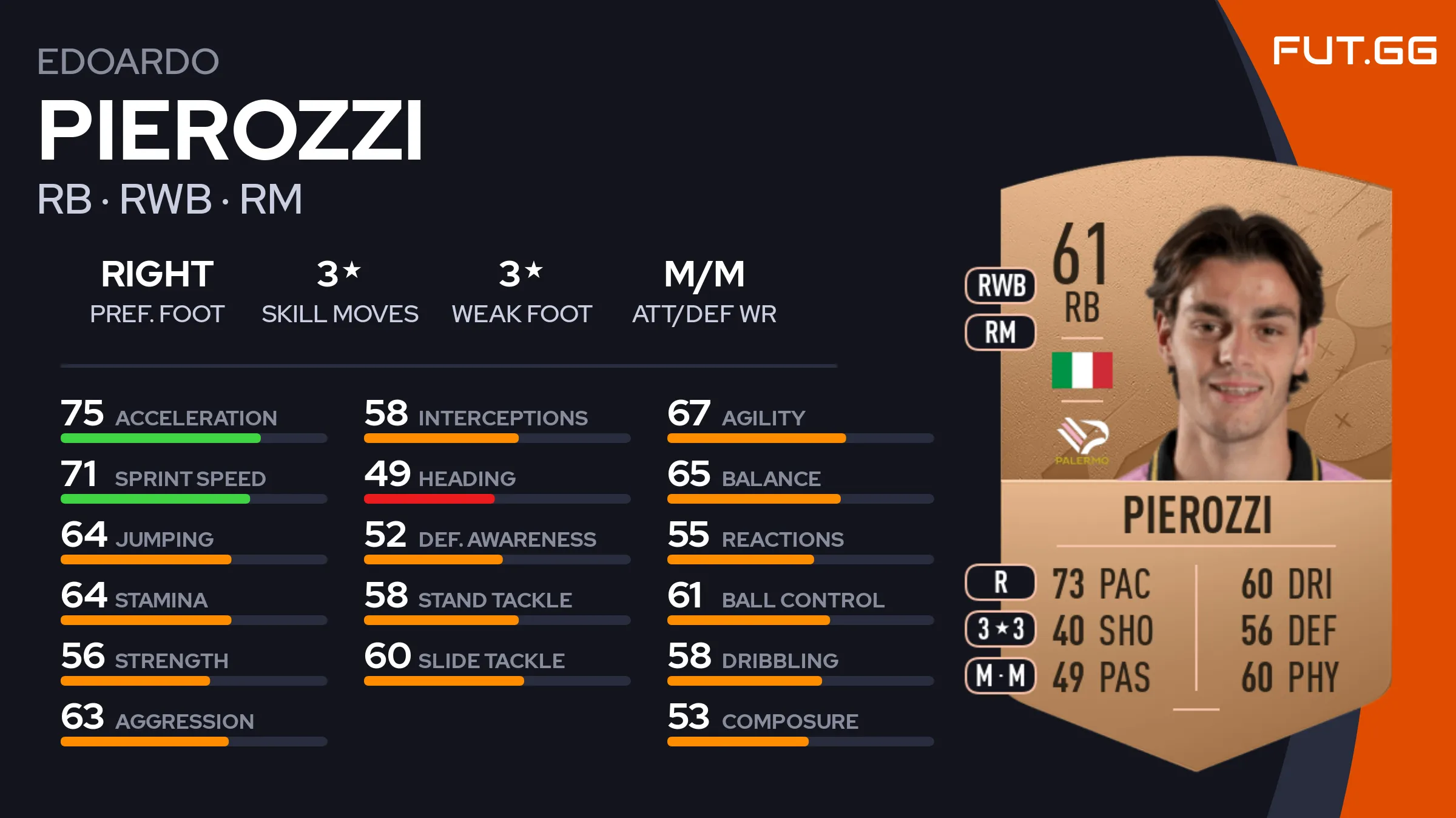
Task: Choose the RWB alternate position badge
Action: click(x=1000, y=285)
